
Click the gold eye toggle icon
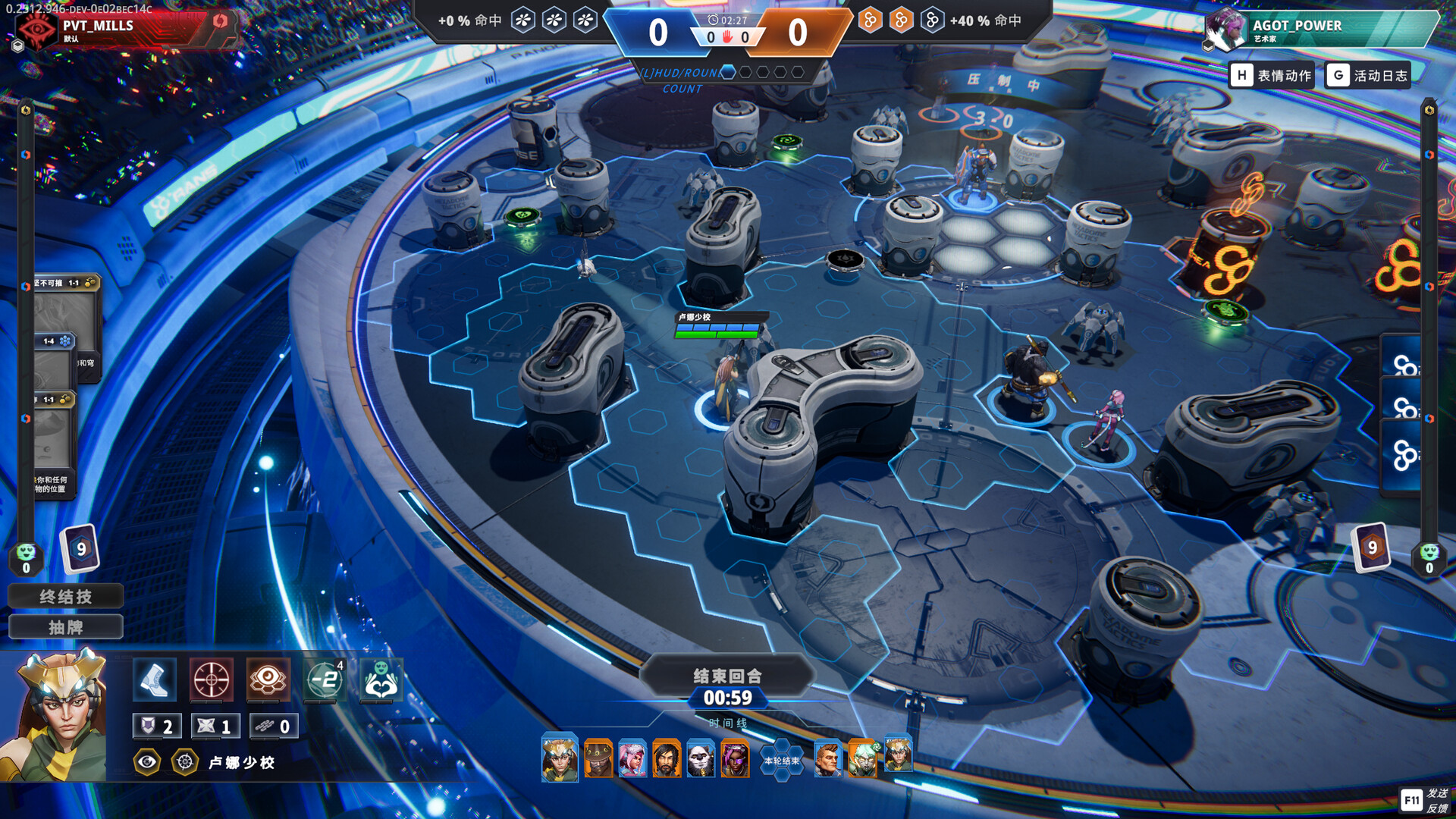(x=147, y=762)
